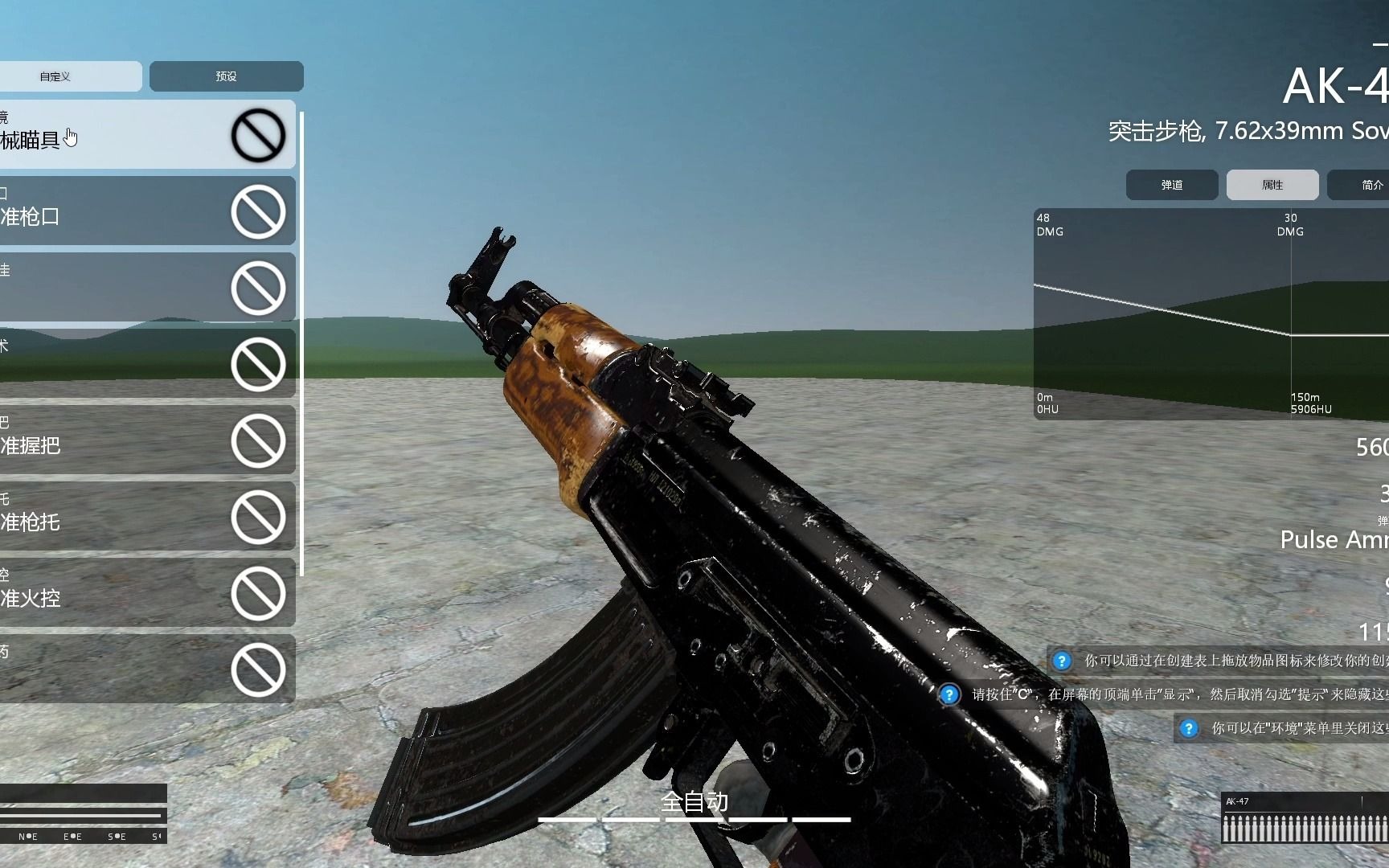Screen dimensions: 1389x868
Task: Switch to the 弹道 ballistics tab
Action: [1171, 185]
